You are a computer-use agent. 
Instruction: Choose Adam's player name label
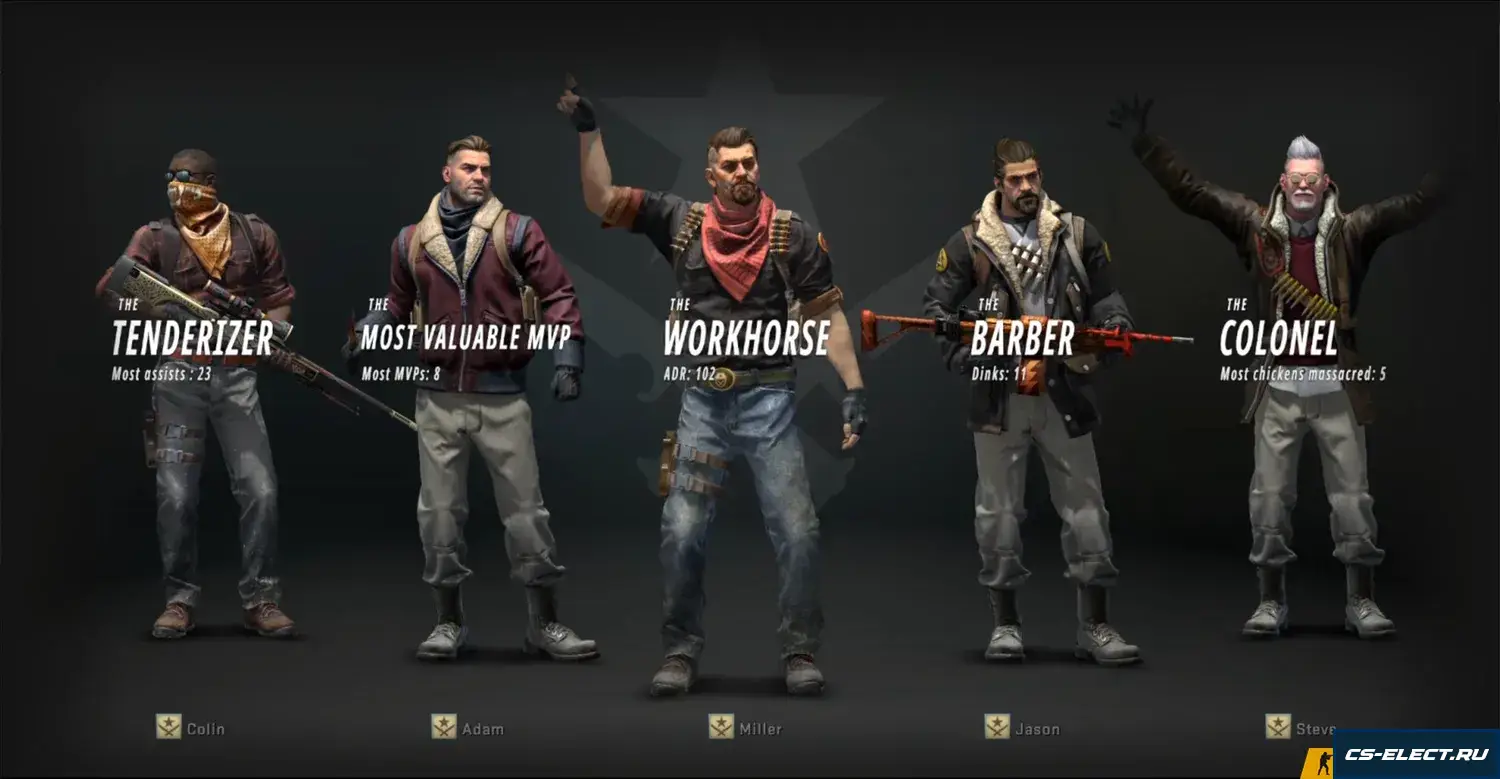(x=482, y=729)
